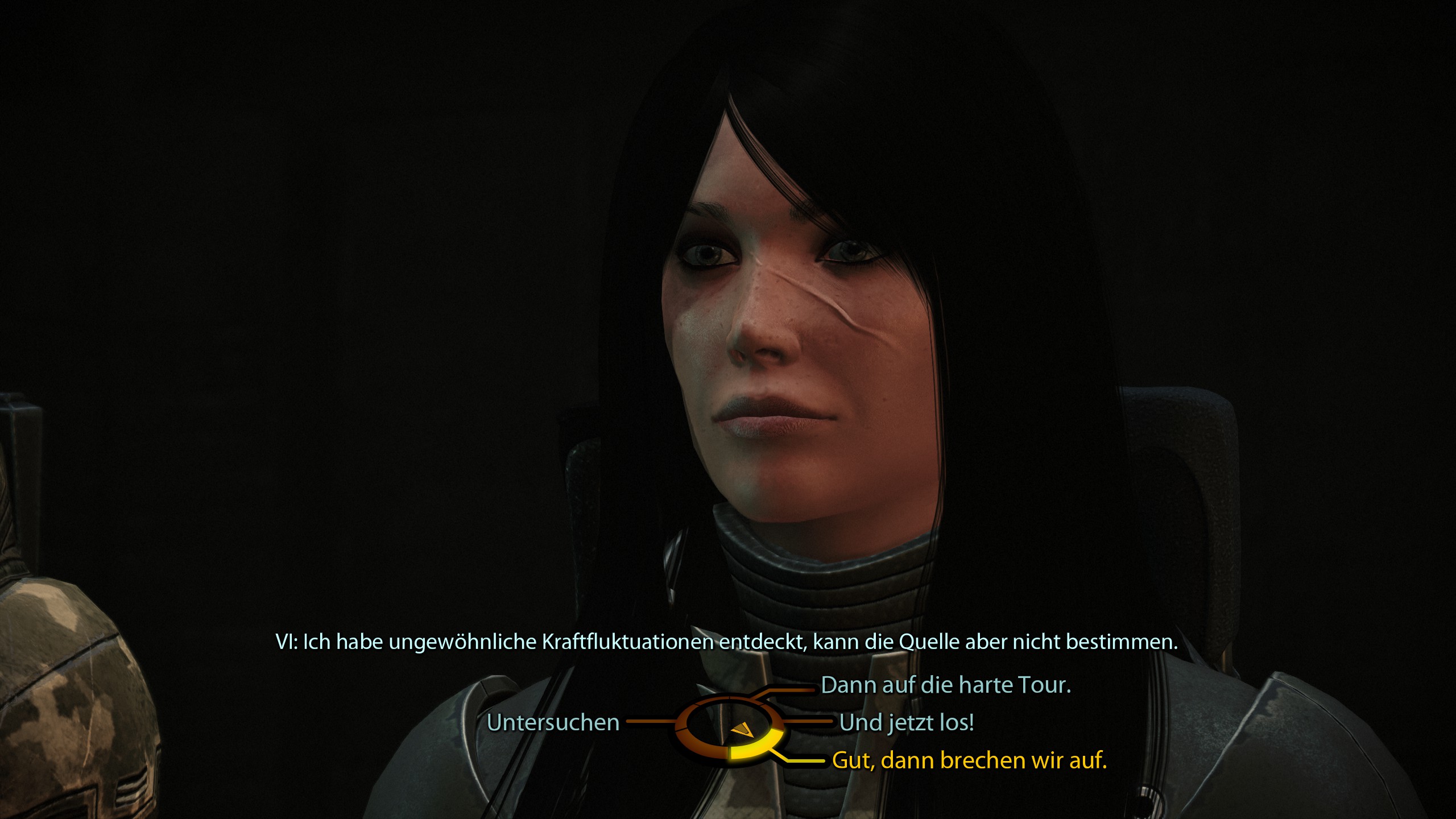
Task: Pick the 'Und jetzt los!' response
Action: coord(907,723)
